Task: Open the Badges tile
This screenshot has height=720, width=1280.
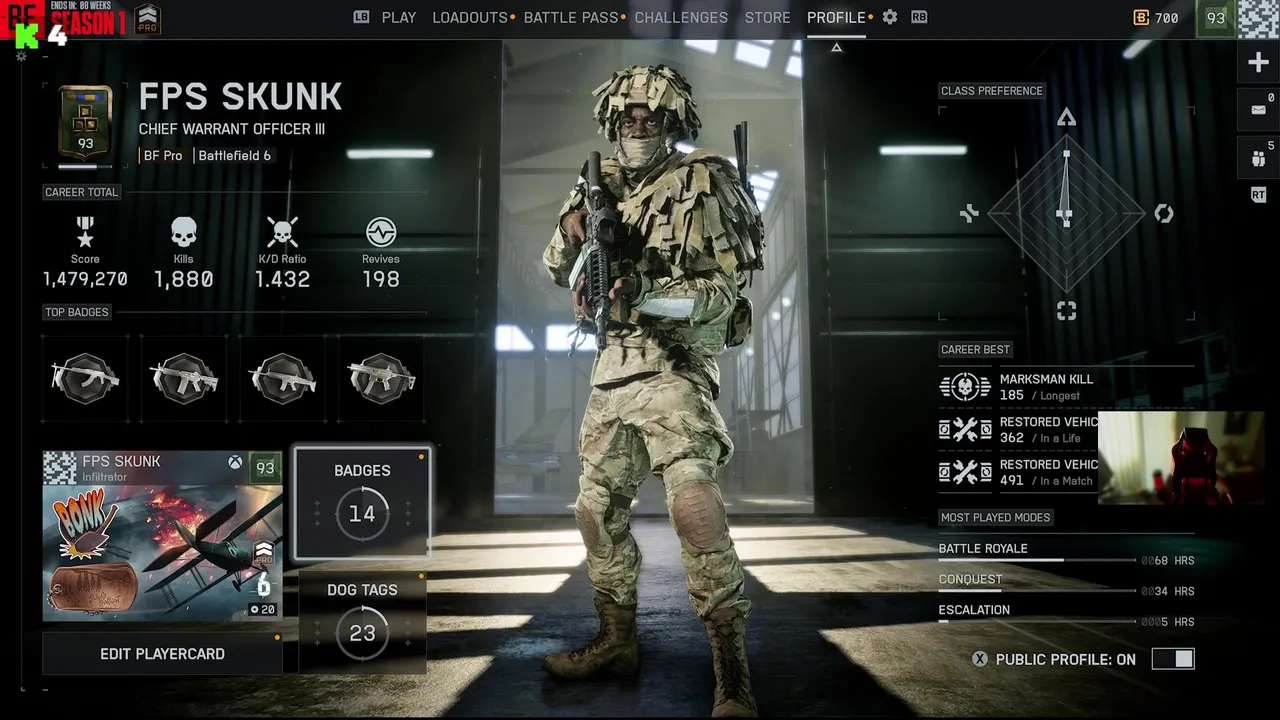Action: coord(362,502)
